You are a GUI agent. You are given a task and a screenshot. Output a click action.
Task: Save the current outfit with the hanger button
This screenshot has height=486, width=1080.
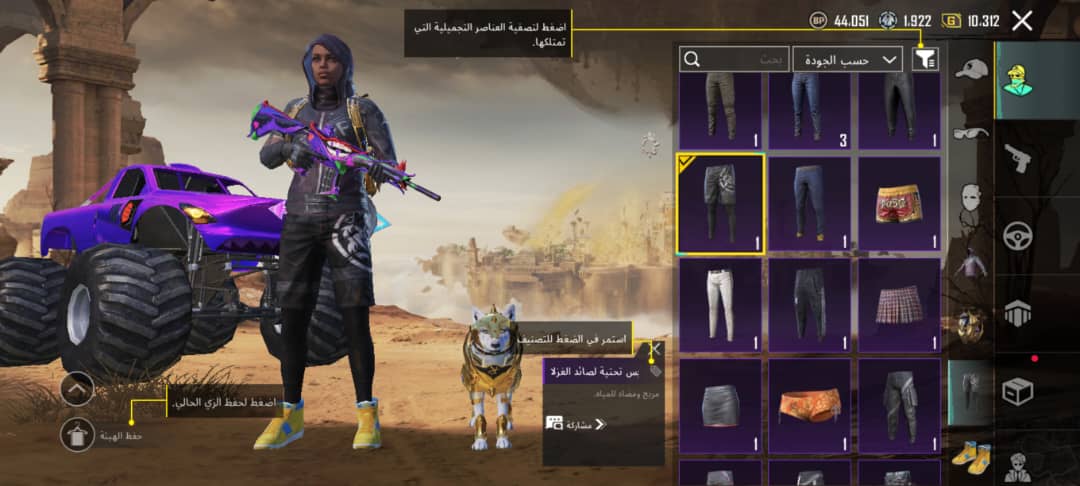click(x=78, y=435)
